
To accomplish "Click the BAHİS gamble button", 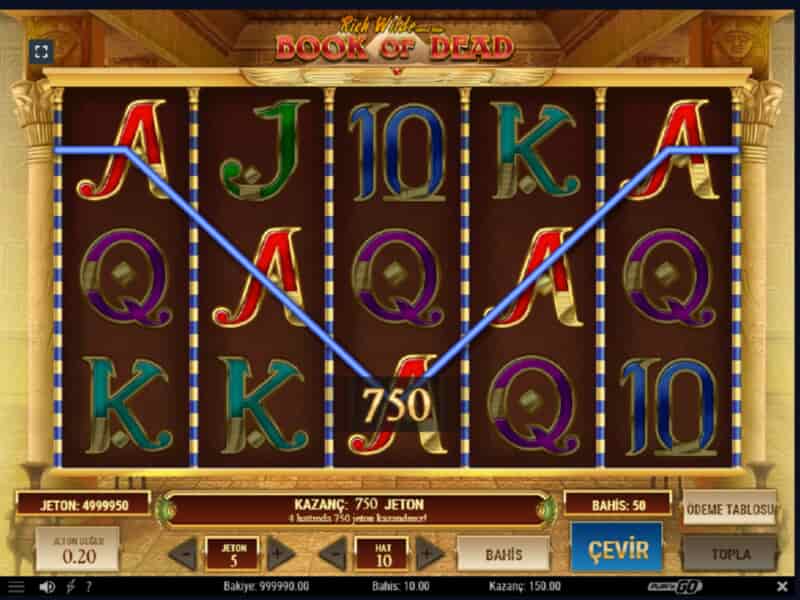I will pos(503,552).
